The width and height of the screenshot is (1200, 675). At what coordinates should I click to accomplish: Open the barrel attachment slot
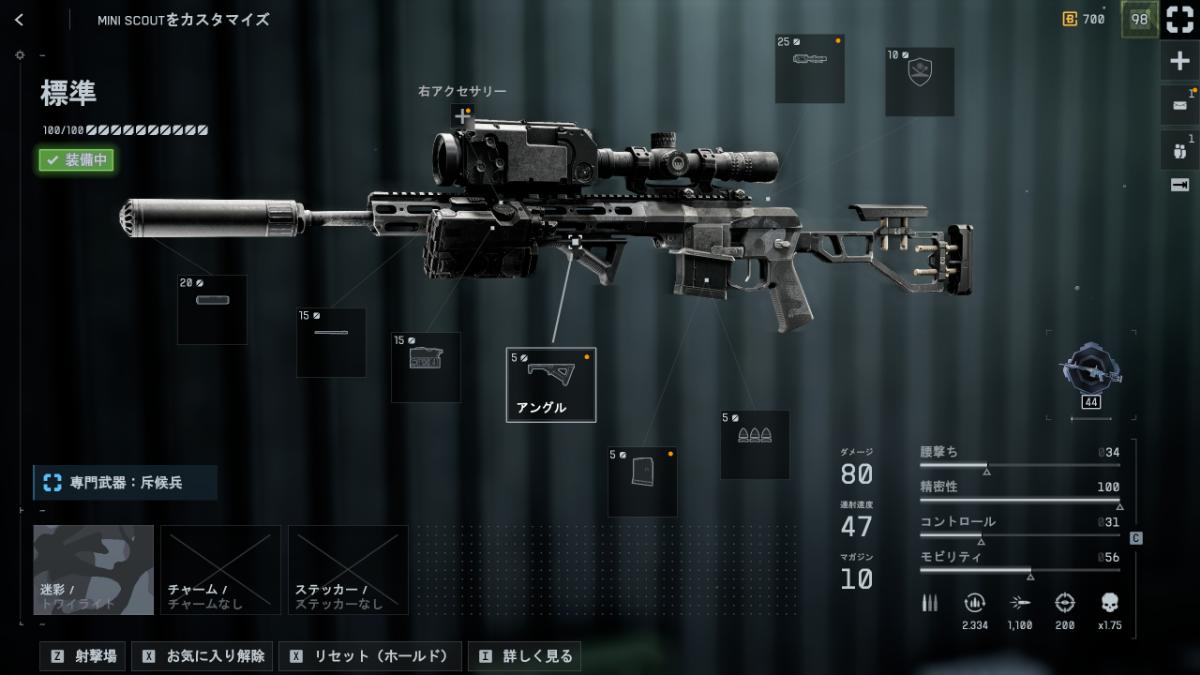click(331, 343)
